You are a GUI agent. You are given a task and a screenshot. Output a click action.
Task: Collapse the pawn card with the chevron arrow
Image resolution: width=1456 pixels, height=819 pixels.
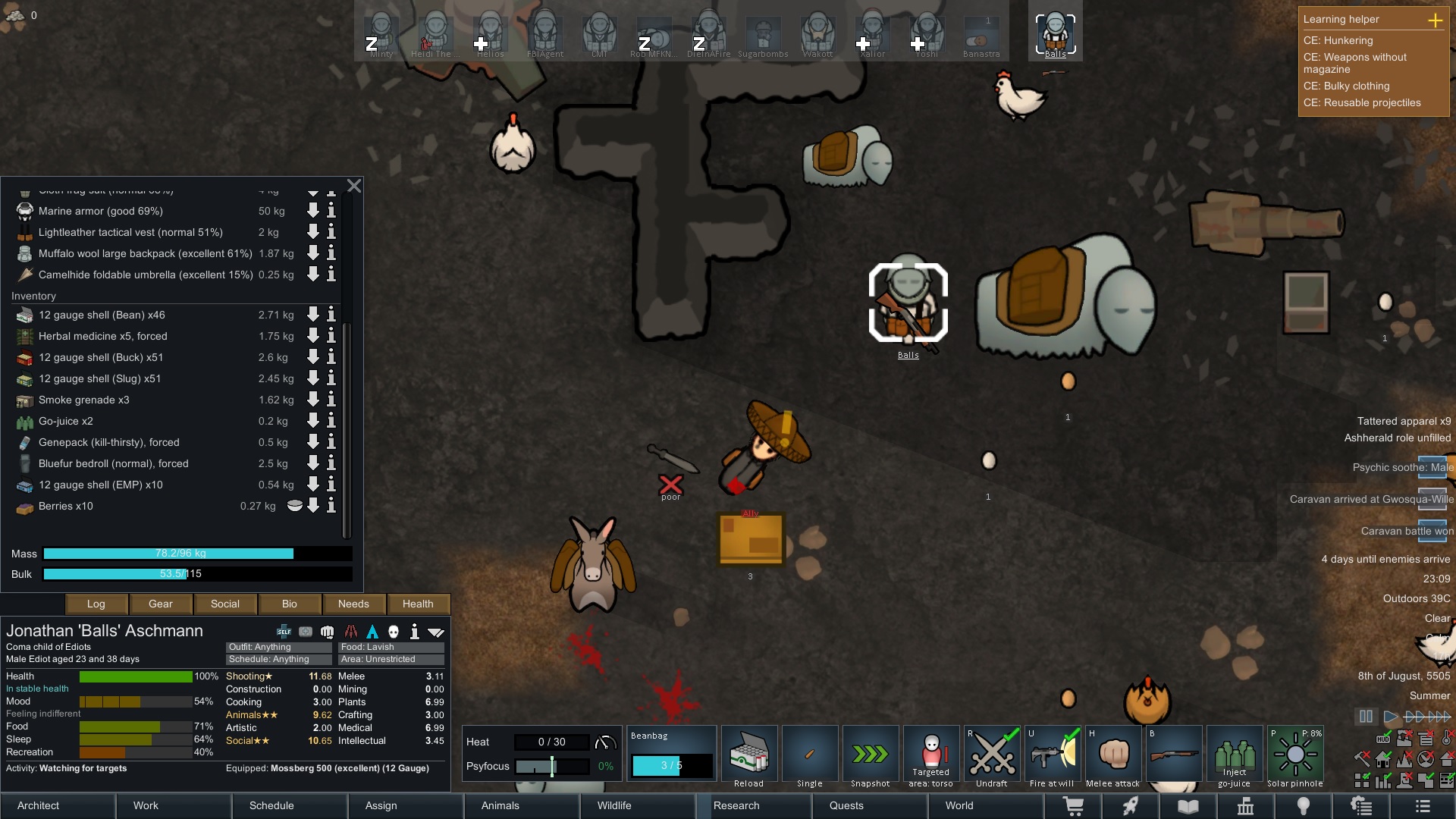pyautogui.click(x=436, y=631)
